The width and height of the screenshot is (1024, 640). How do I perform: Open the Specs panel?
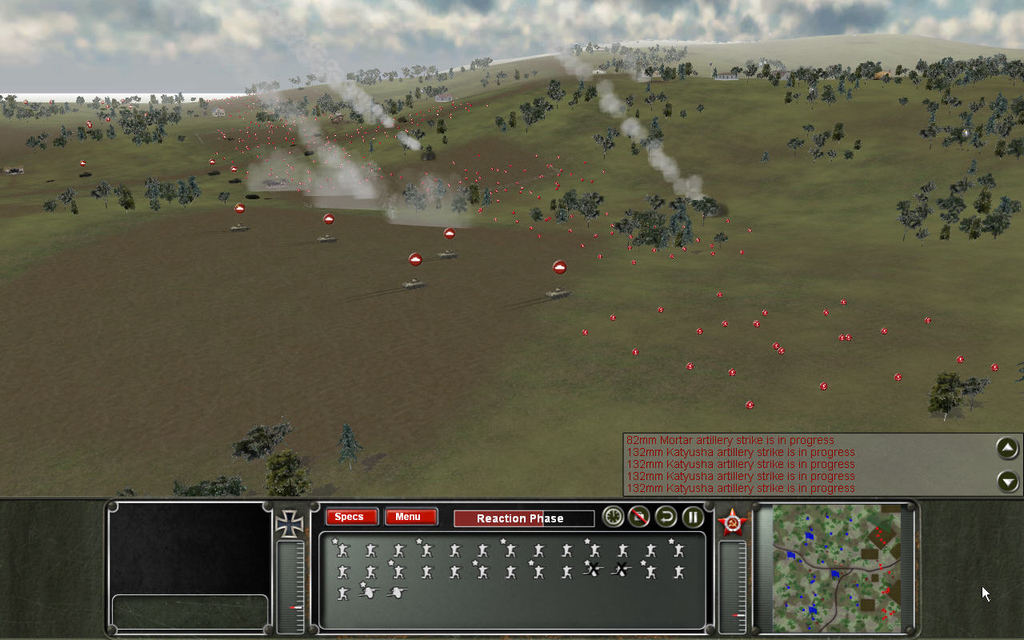click(351, 517)
